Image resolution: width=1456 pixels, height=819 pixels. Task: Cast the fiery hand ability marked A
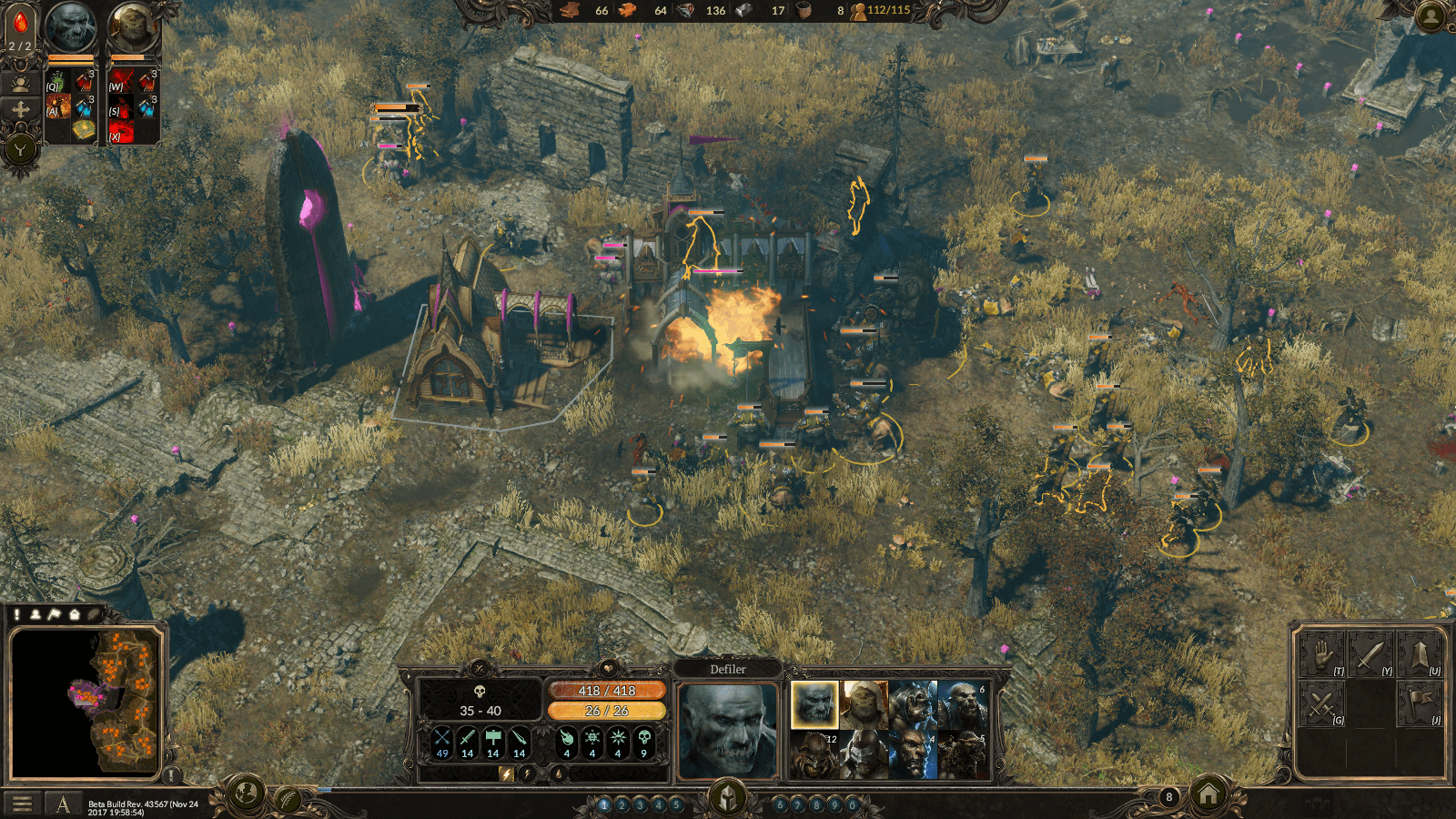(58, 107)
